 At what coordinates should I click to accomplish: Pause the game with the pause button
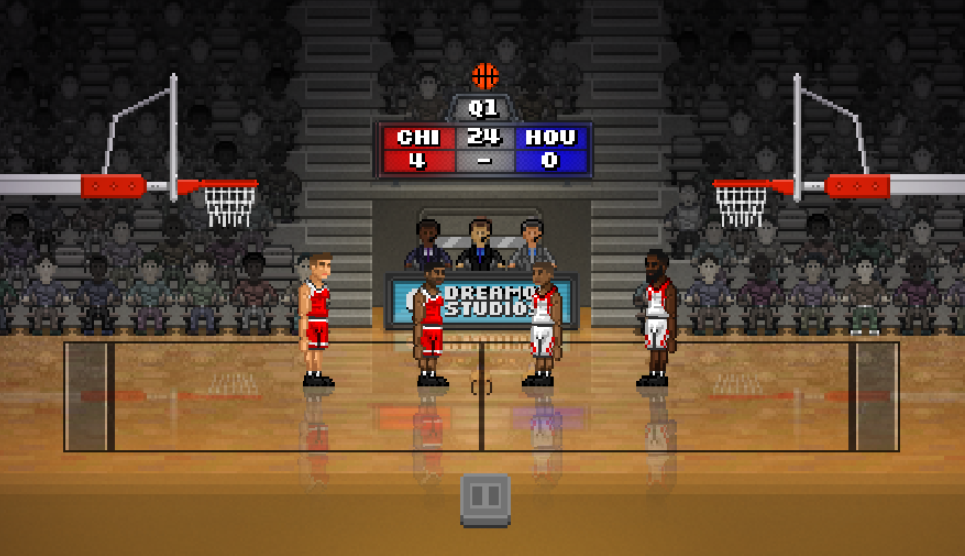(x=485, y=498)
